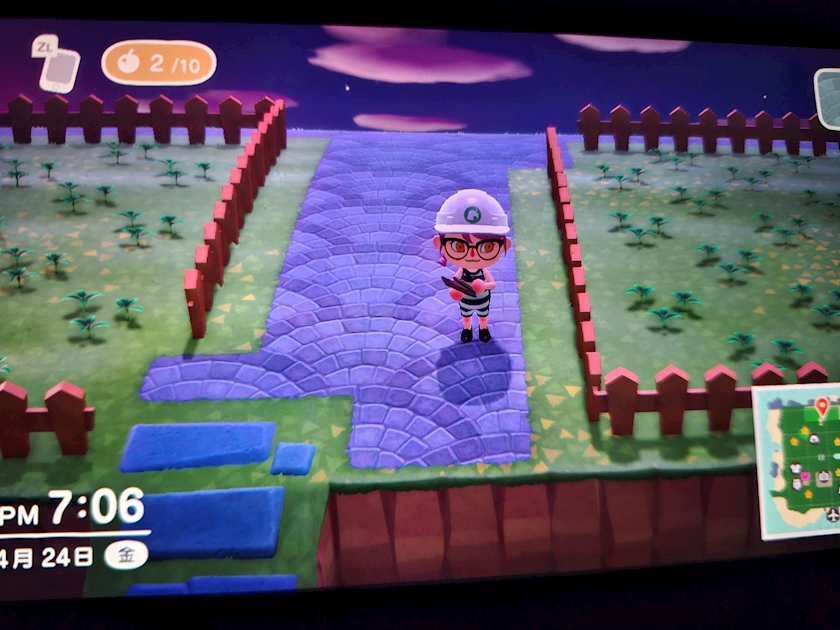Click the red location pin on the minimap
Viewport: 840px width, 630px height.
[x=822, y=407]
